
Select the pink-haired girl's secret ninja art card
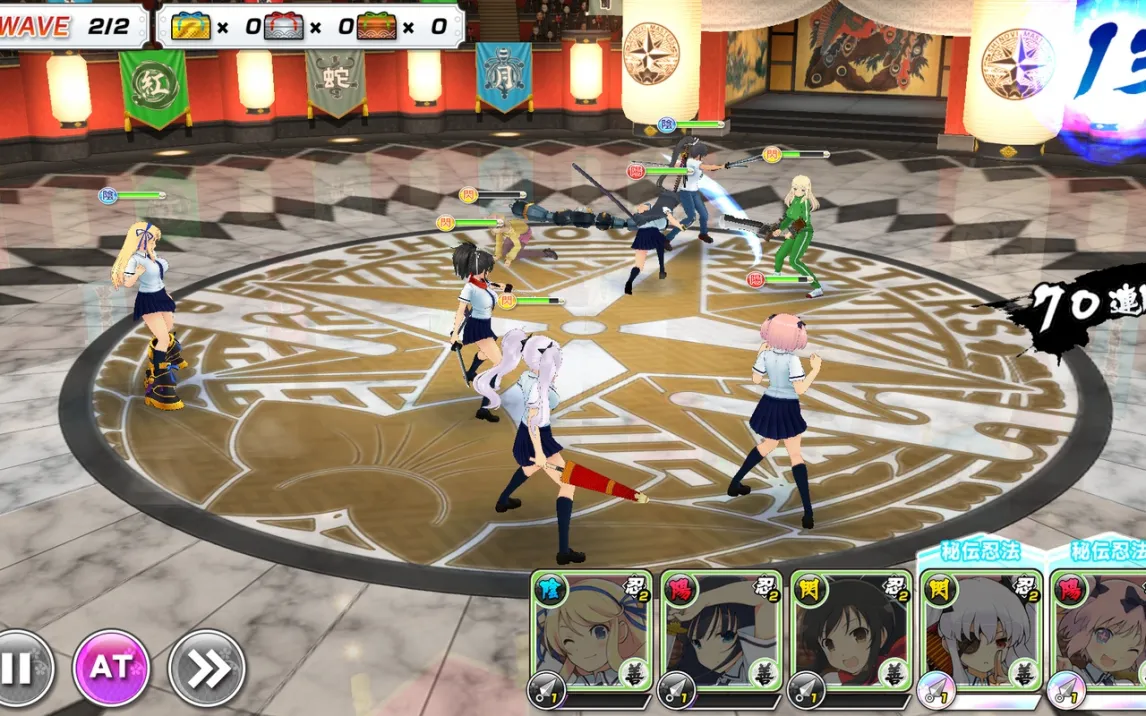1098,632
